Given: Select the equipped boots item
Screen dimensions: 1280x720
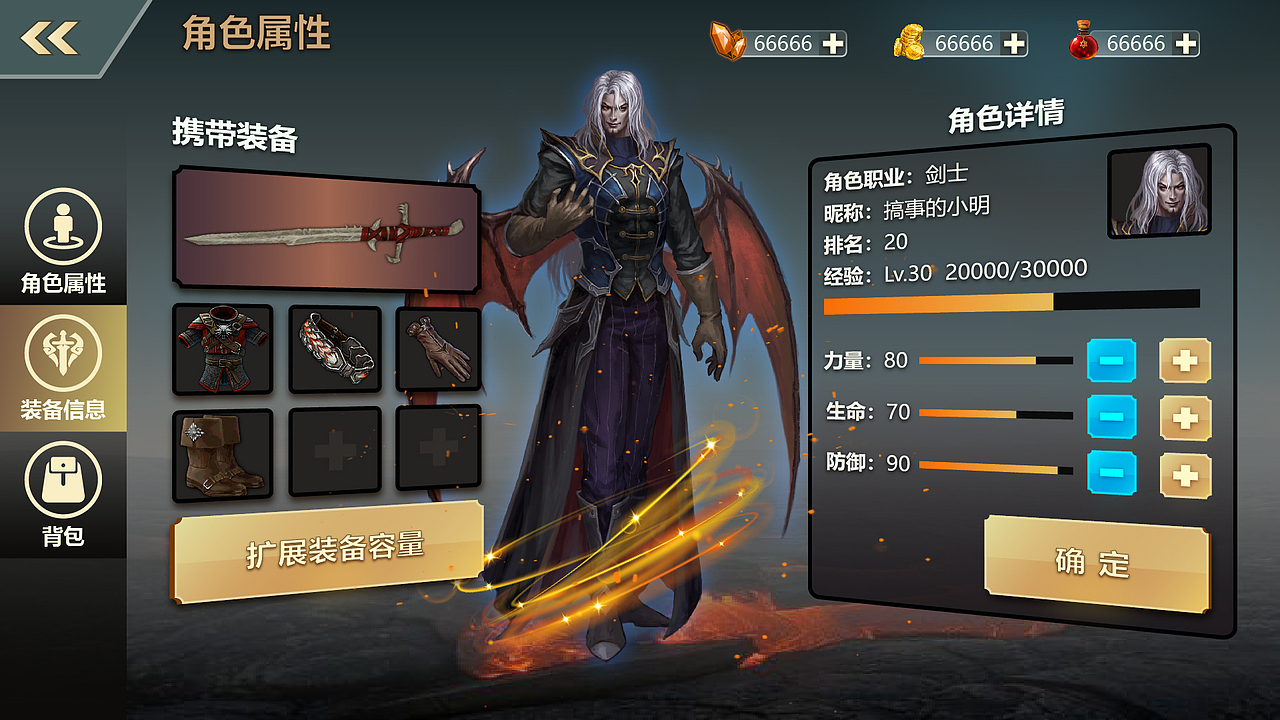Looking at the screenshot, I should pos(220,450).
